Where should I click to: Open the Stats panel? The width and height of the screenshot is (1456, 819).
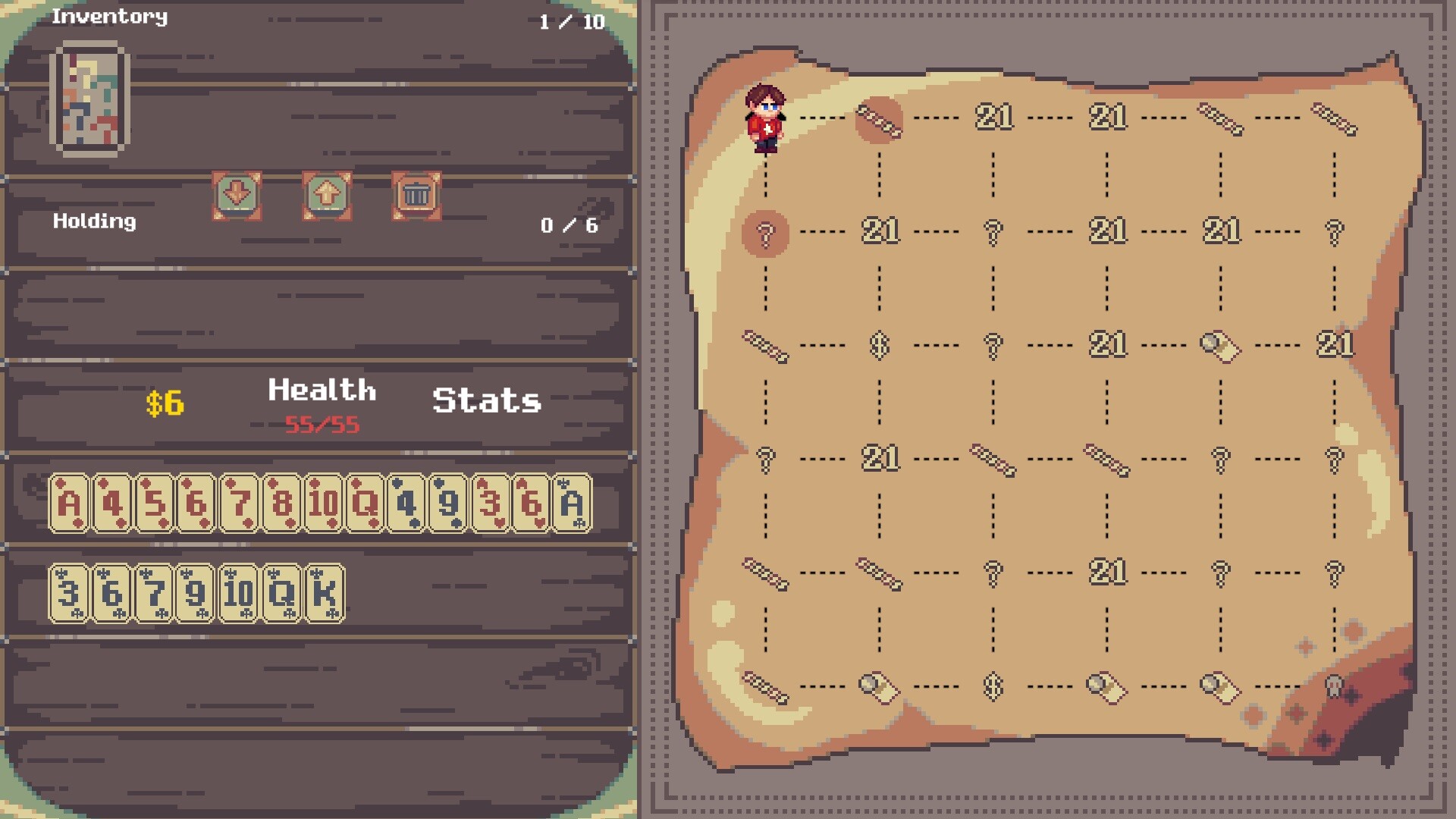(485, 401)
